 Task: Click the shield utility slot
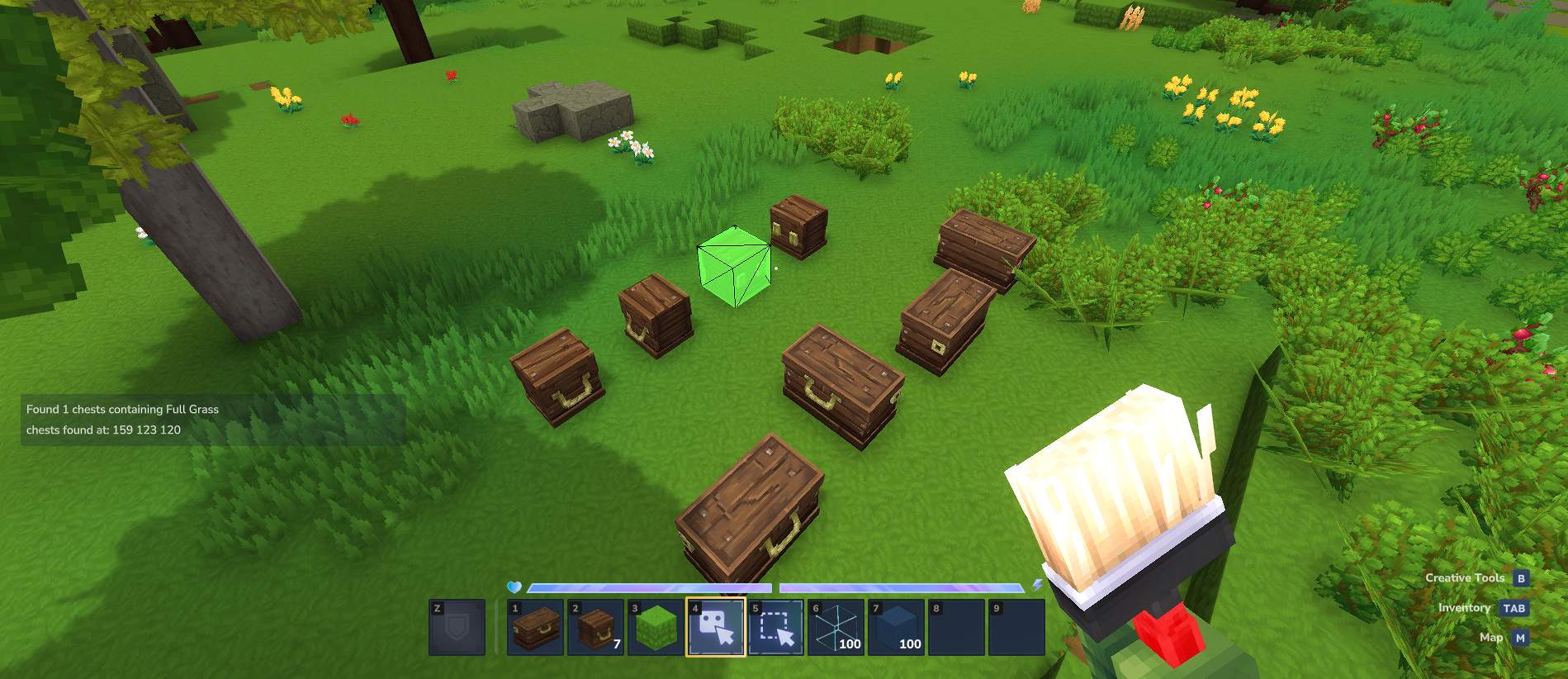457,628
